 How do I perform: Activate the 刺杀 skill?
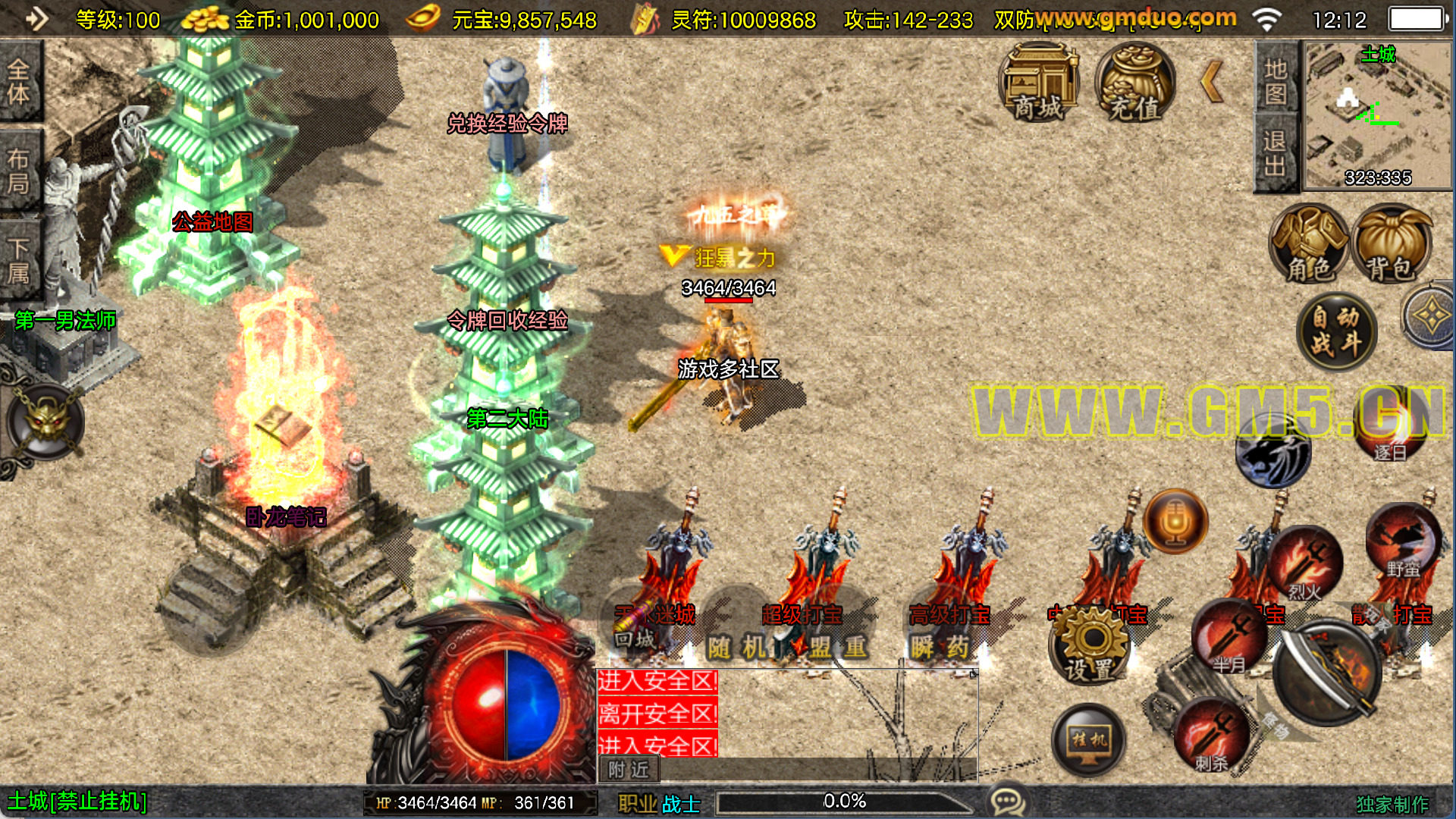(x=1211, y=734)
